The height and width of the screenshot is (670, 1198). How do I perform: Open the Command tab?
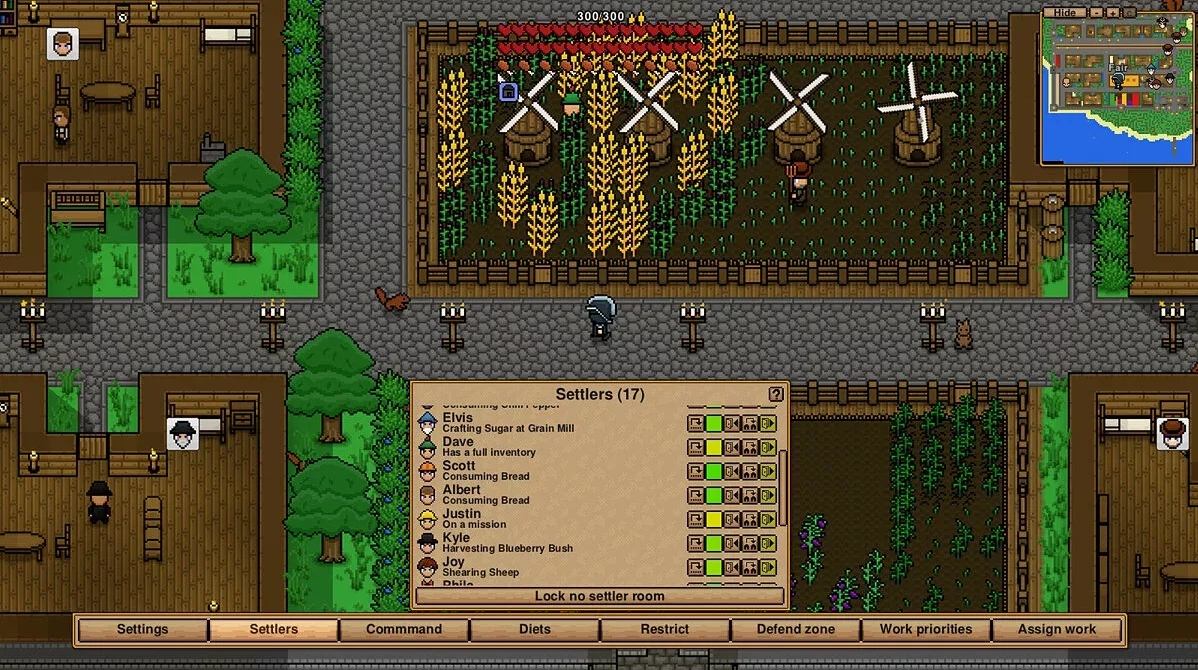[404, 629]
